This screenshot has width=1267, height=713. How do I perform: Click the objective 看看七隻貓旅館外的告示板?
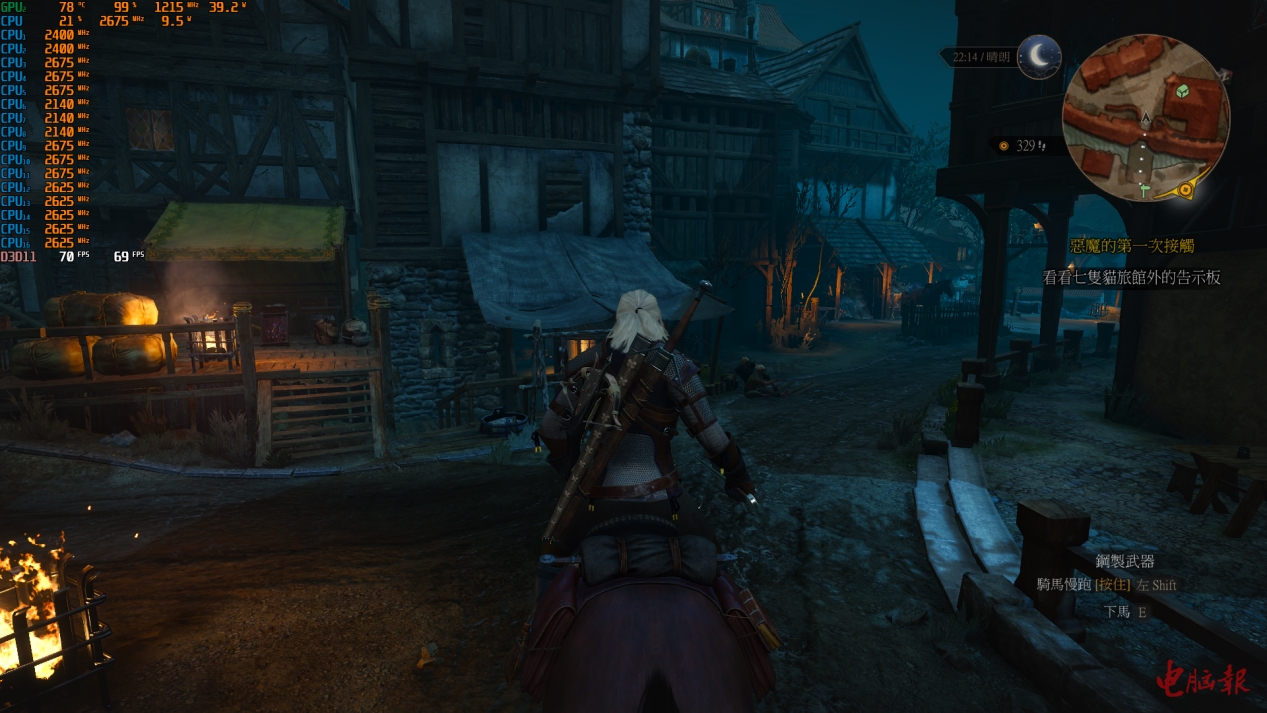pos(1131,278)
